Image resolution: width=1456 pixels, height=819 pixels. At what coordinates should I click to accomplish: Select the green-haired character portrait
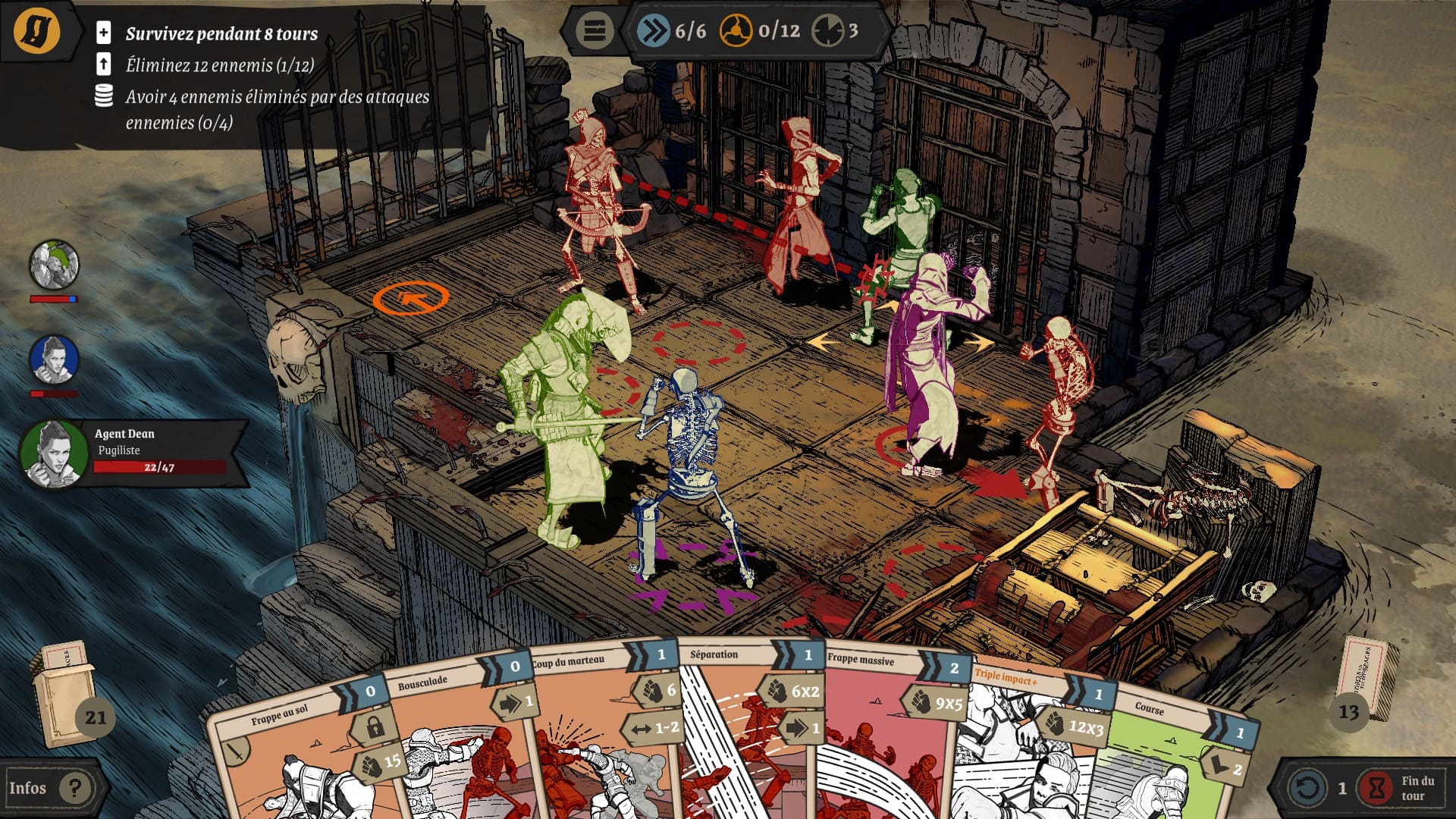click(54, 265)
